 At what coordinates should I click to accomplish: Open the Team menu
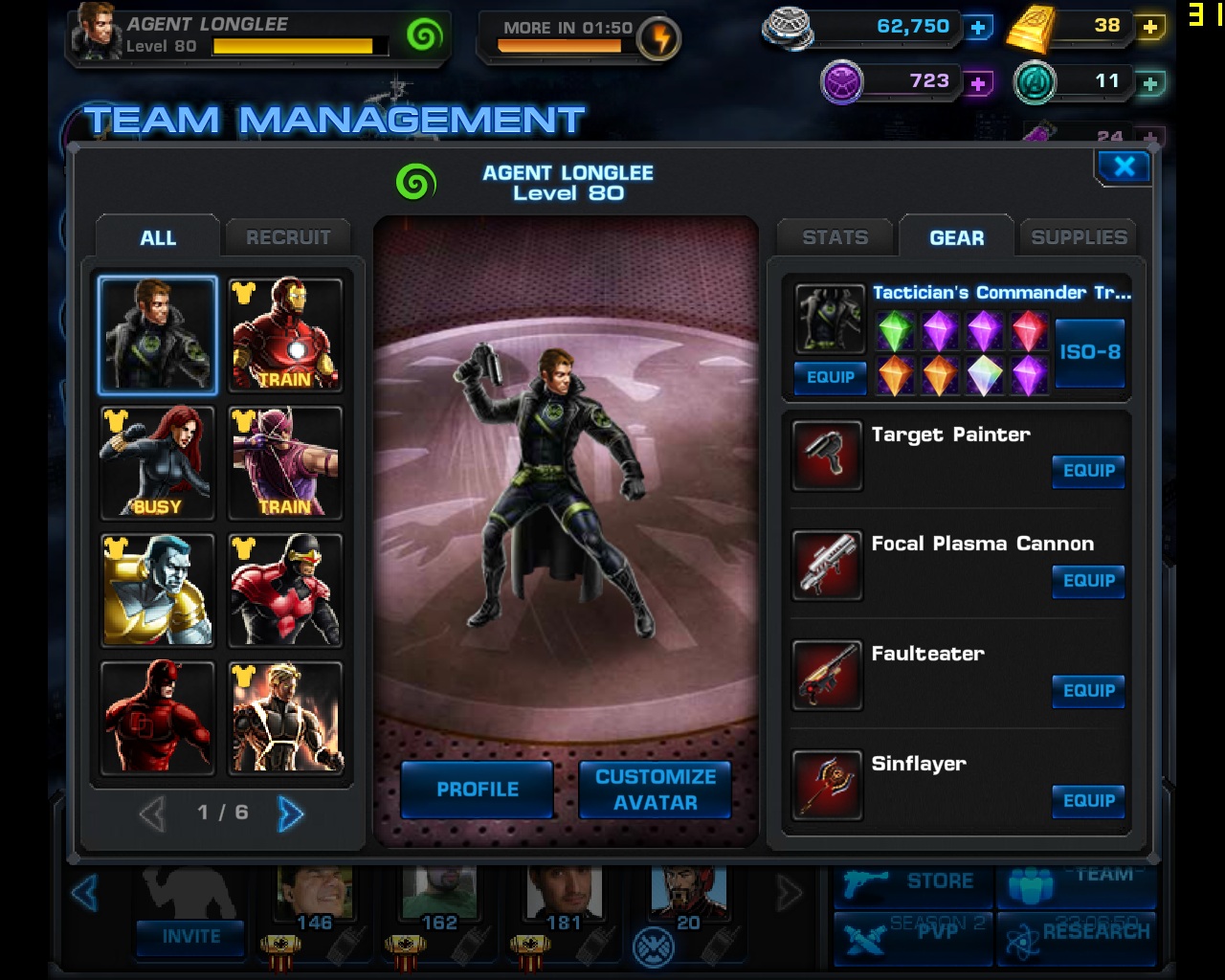(1078, 880)
